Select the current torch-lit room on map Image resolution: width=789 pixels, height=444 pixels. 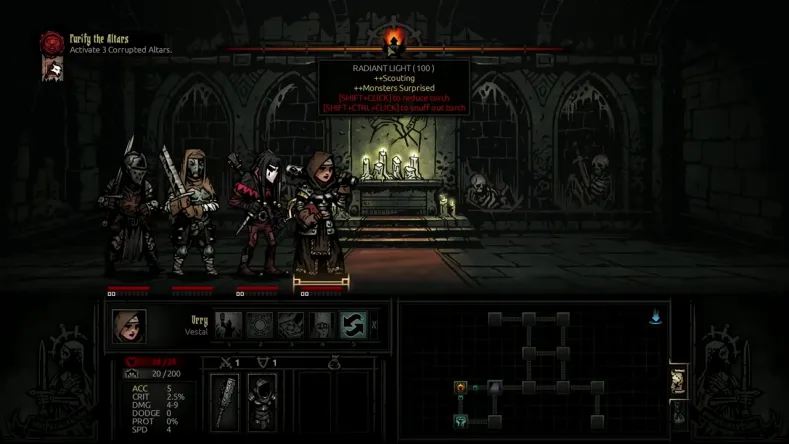coord(461,387)
